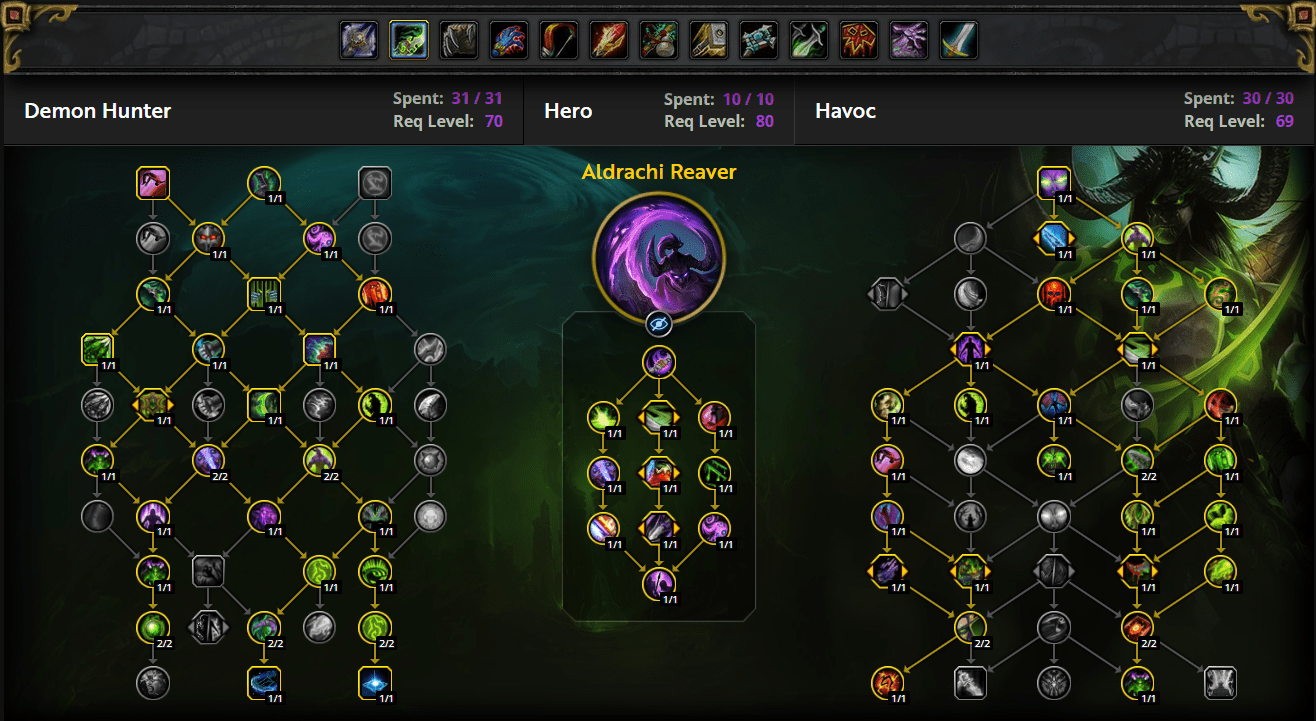
Task: Switch to the highlighted Demon Hunter class tab
Action: point(408,40)
